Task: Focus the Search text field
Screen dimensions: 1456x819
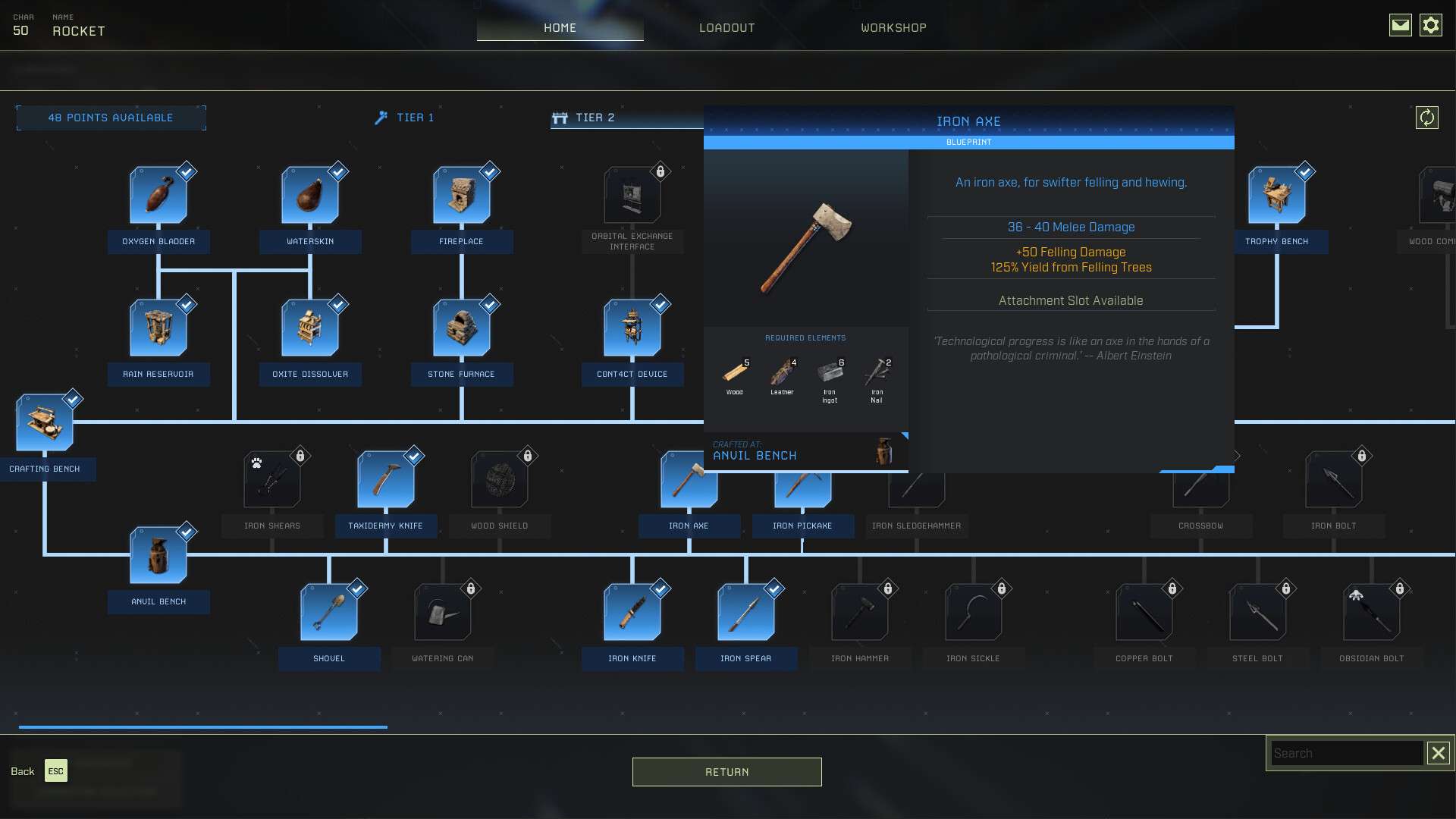Action: (x=1345, y=753)
